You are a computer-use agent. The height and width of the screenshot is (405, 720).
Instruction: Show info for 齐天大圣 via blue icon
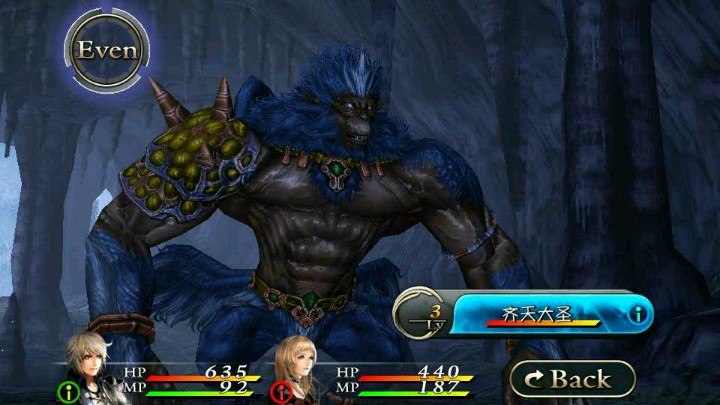point(637,315)
